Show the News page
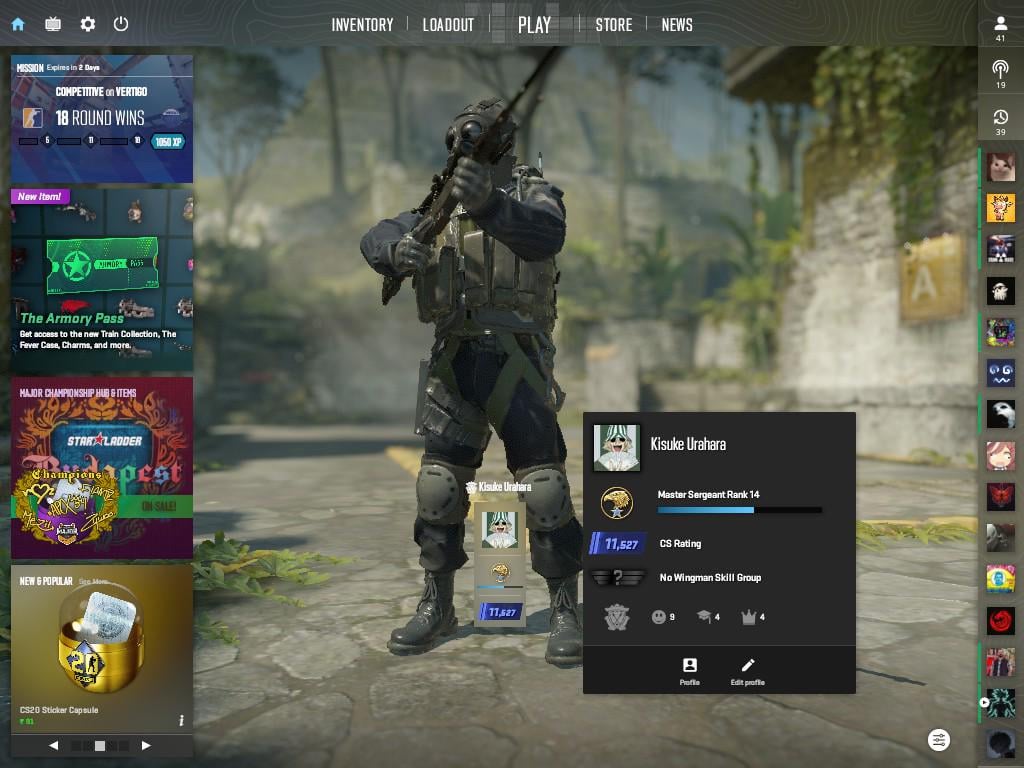 click(677, 25)
